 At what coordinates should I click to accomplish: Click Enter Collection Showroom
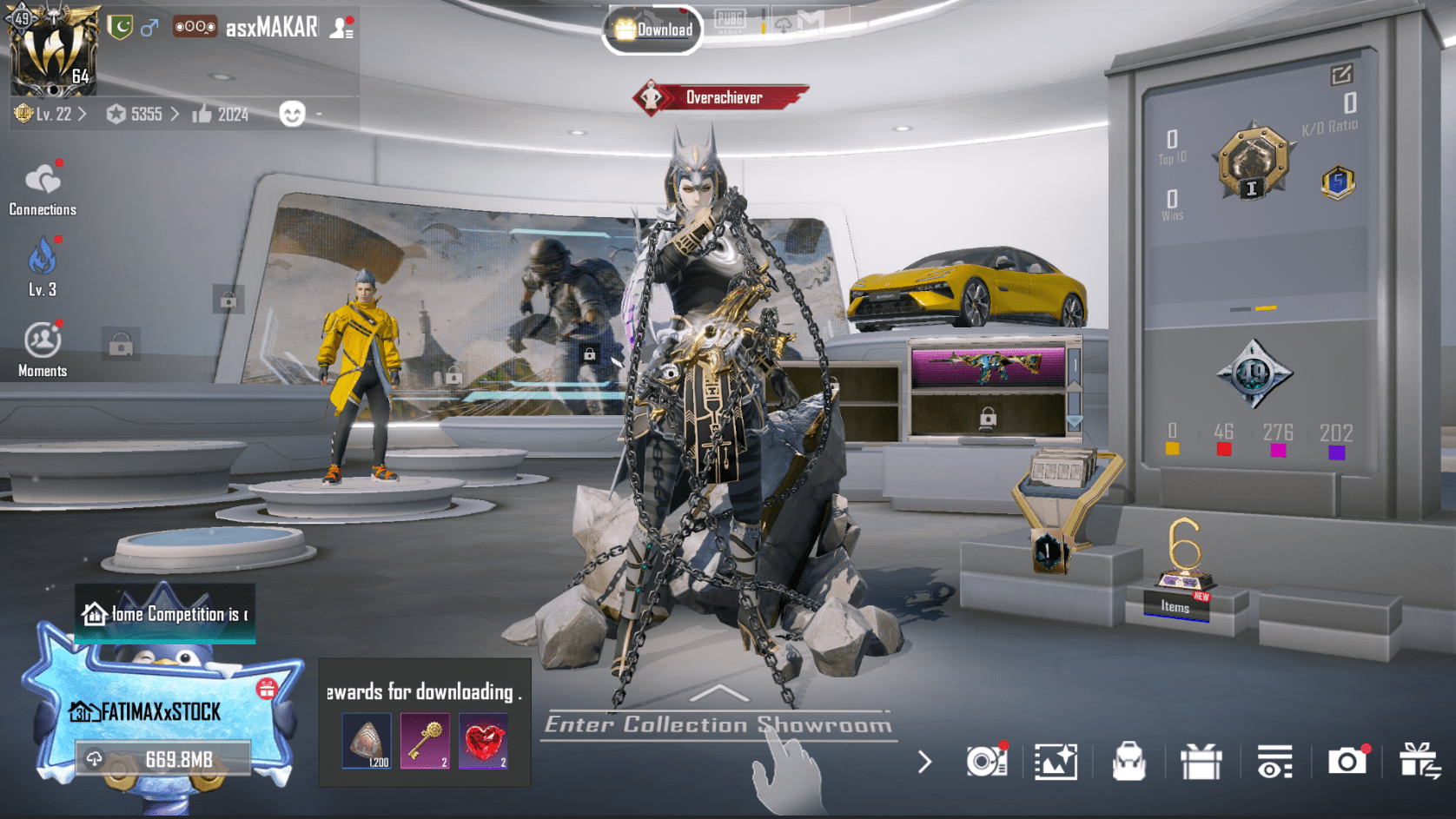coord(718,723)
